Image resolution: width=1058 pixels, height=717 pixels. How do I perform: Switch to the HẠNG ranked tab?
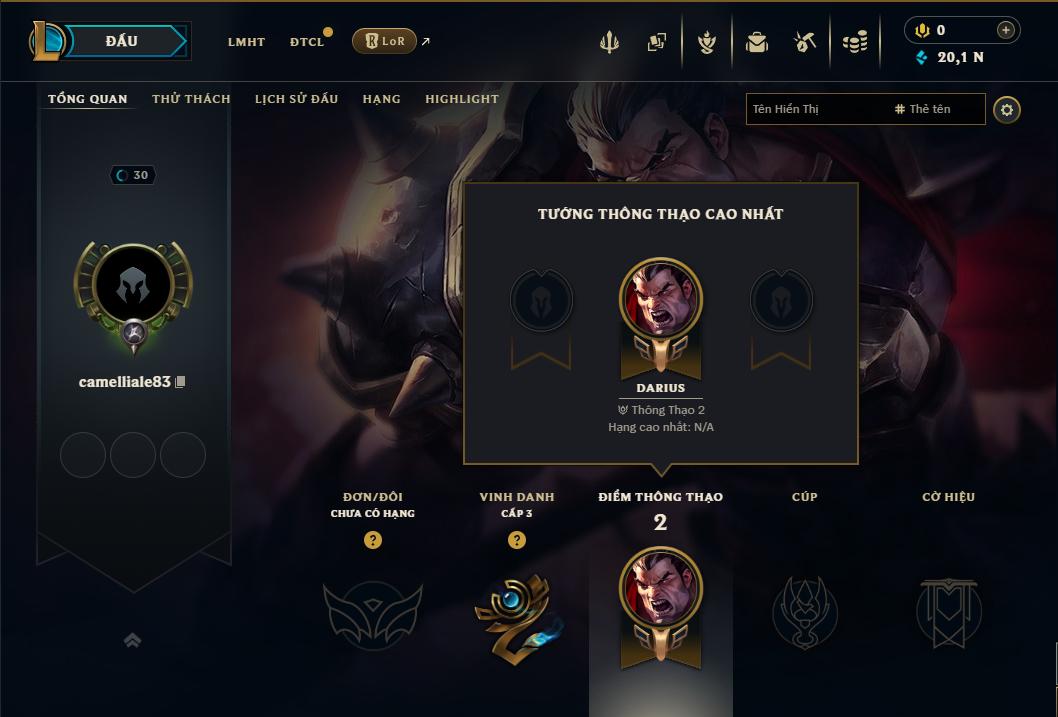(x=381, y=99)
